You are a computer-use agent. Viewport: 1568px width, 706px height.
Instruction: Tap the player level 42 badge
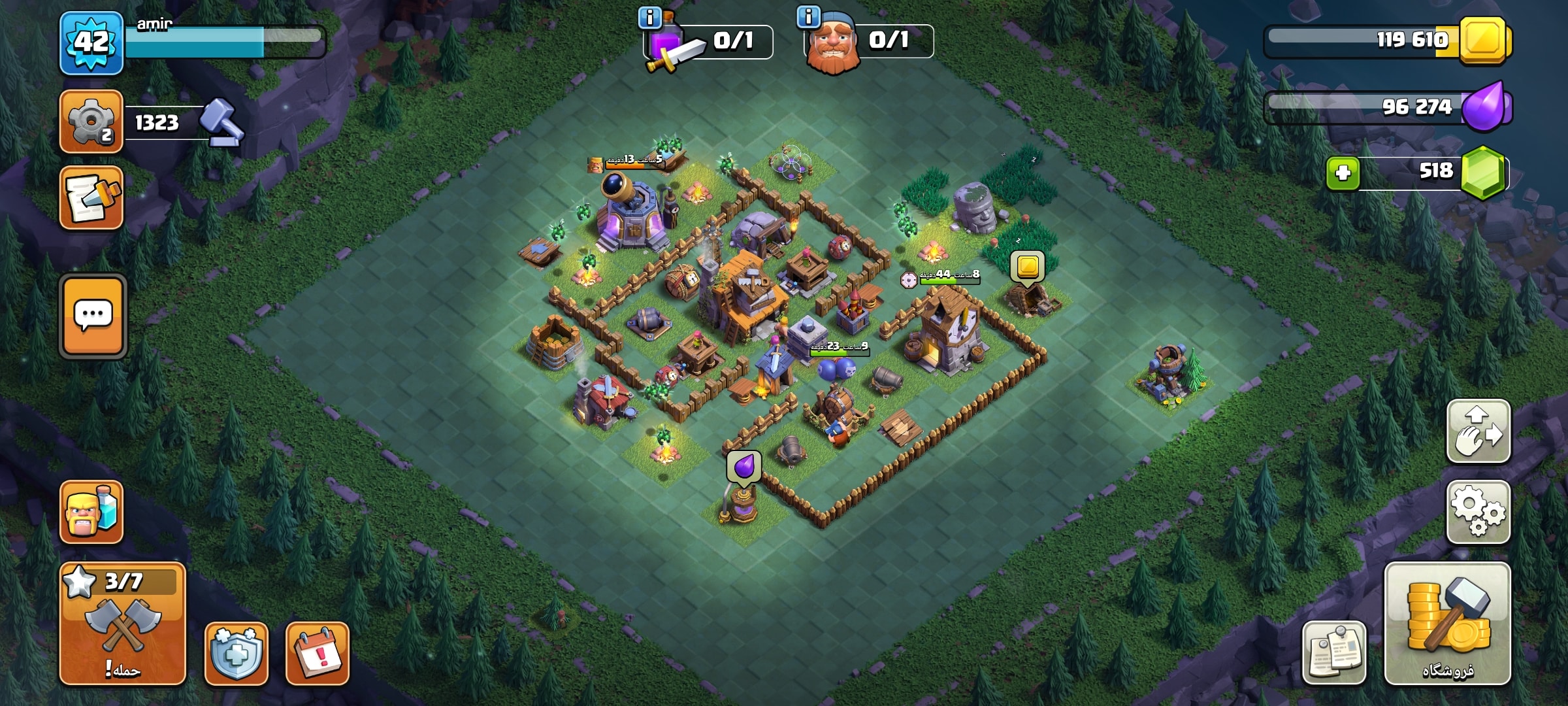pyautogui.click(x=91, y=43)
